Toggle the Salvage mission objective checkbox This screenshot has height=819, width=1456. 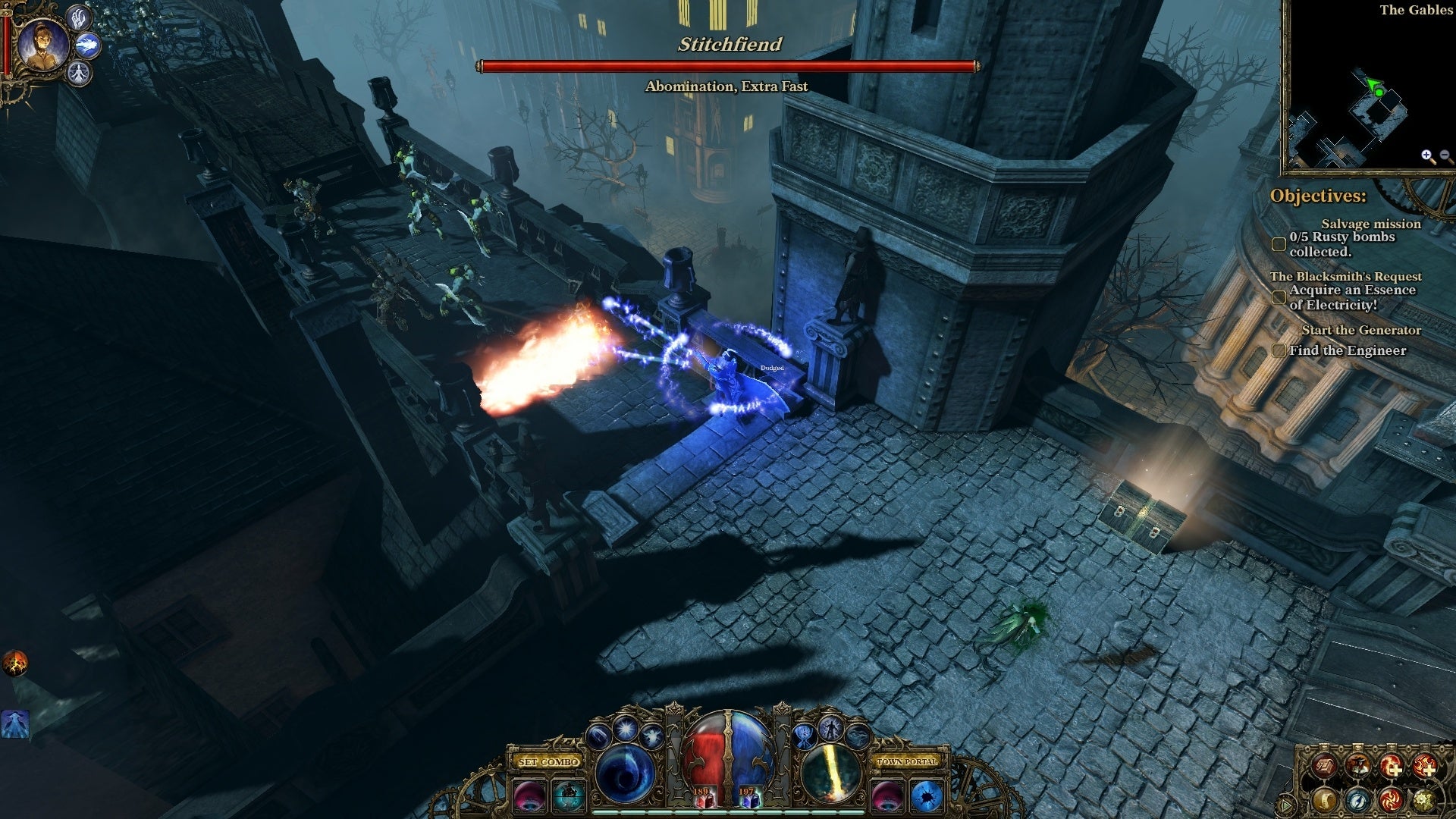click(1279, 244)
